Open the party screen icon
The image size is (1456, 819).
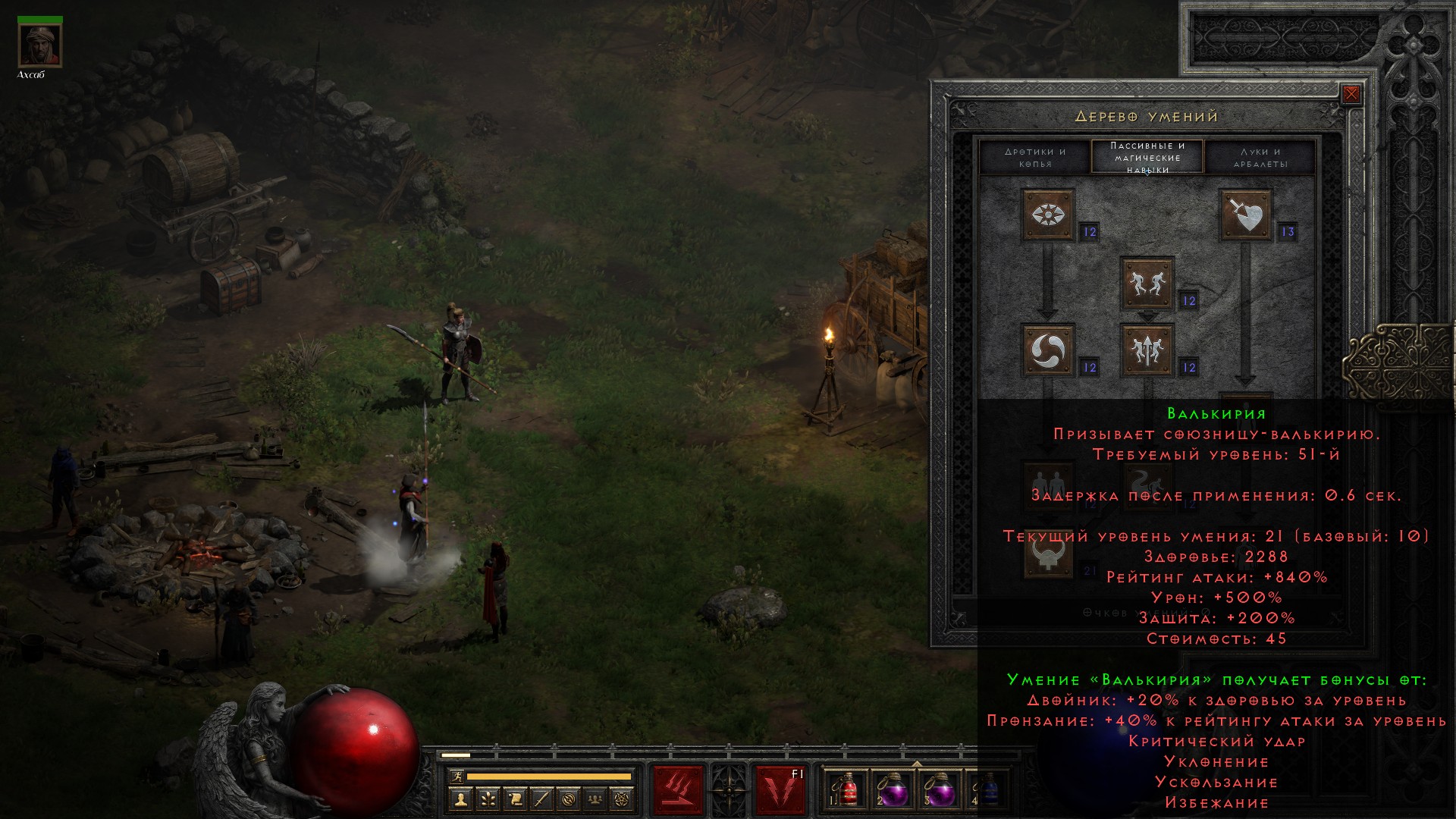tap(596, 799)
